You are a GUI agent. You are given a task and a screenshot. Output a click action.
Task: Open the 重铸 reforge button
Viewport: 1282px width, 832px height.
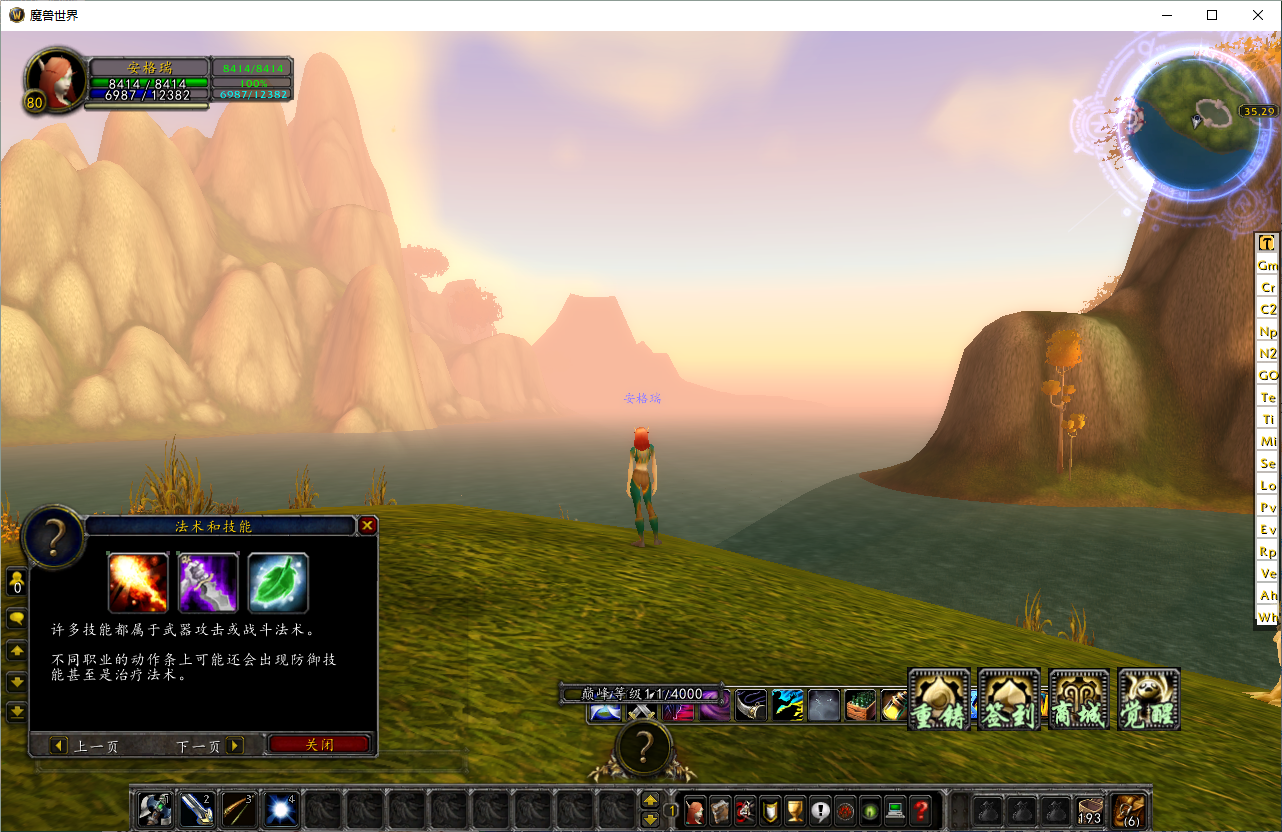coord(939,699)
